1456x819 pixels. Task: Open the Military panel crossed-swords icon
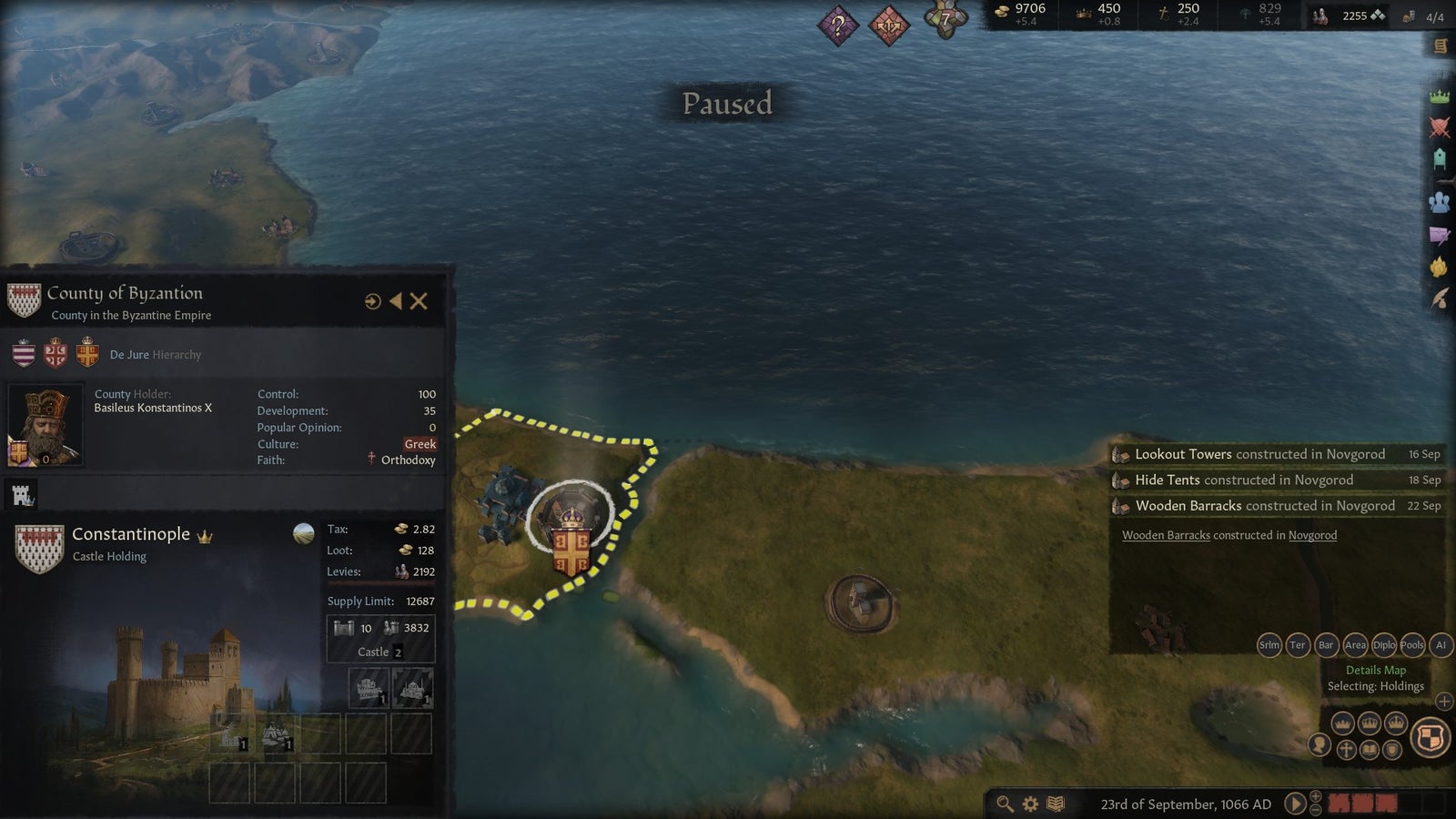[1439, 127]
